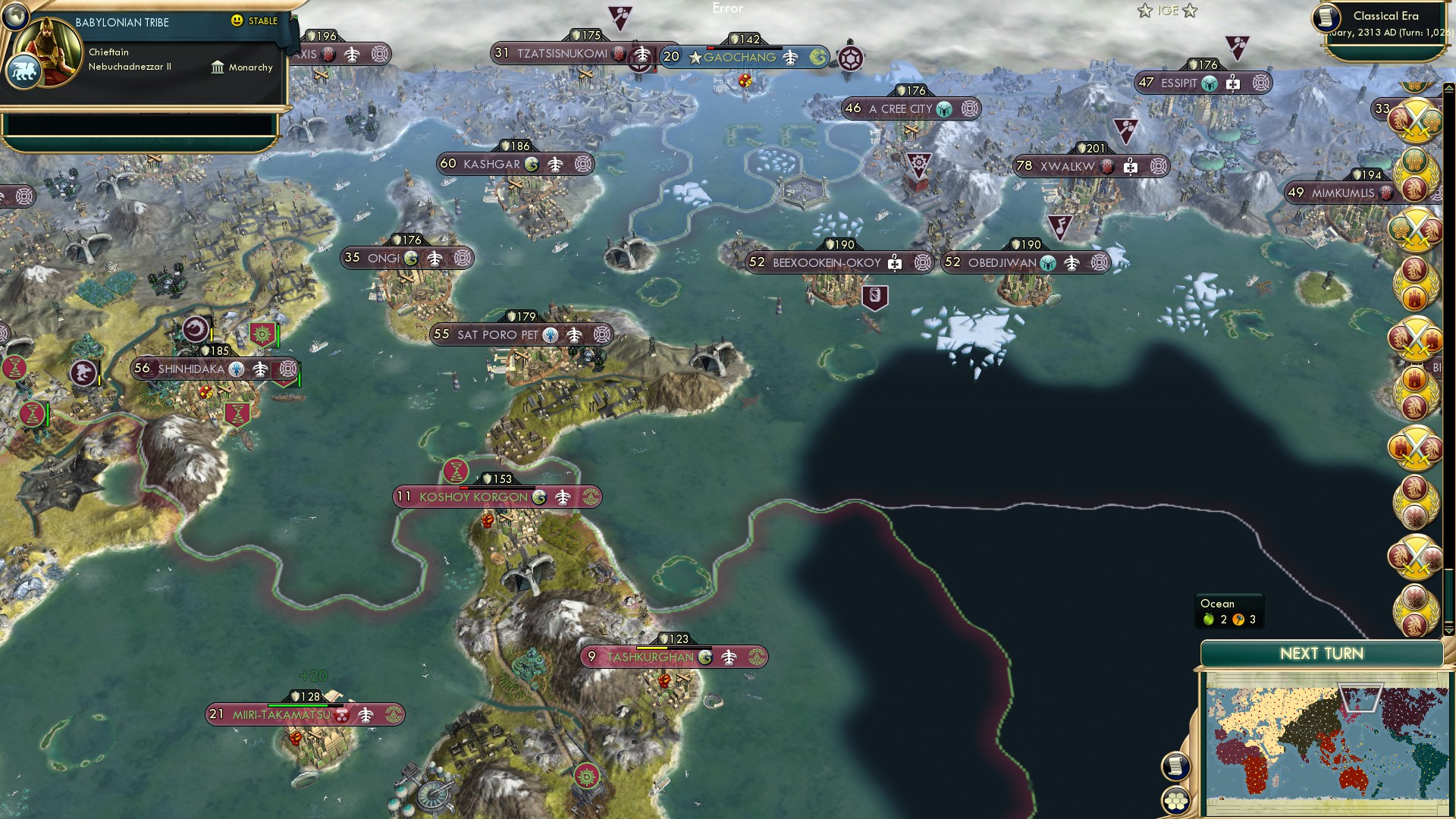Click the Monarchy government building icon
1456x819 pixels.
(218, 68)
